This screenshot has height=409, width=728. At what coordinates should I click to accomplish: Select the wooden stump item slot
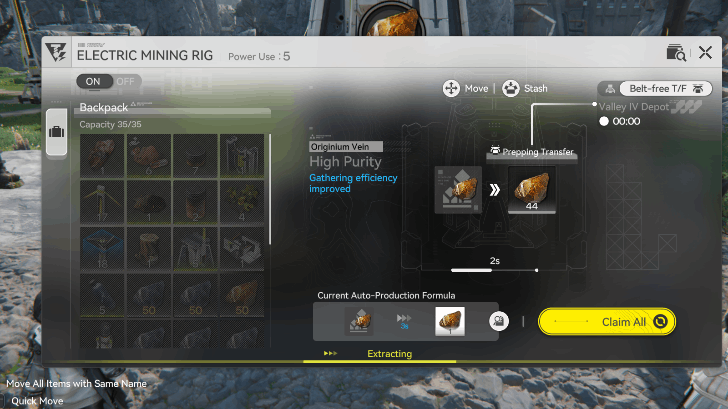(148, 249)
